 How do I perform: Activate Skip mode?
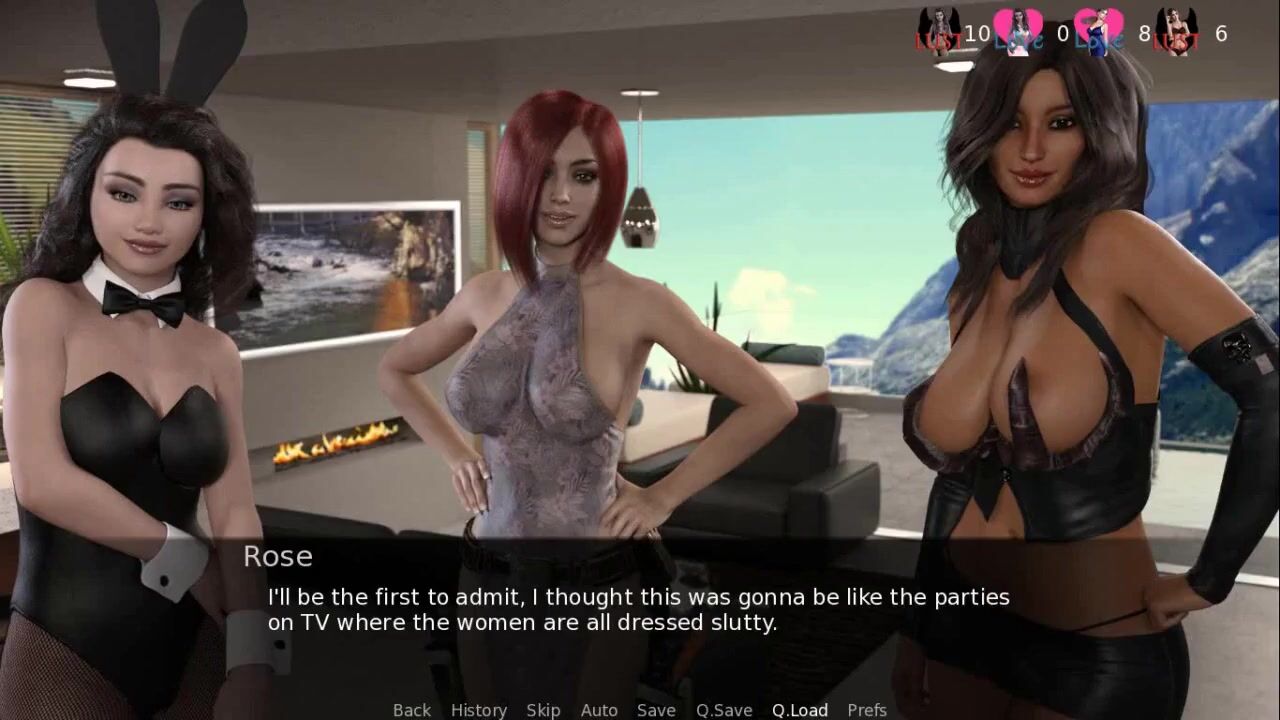[x=543, y=710]
